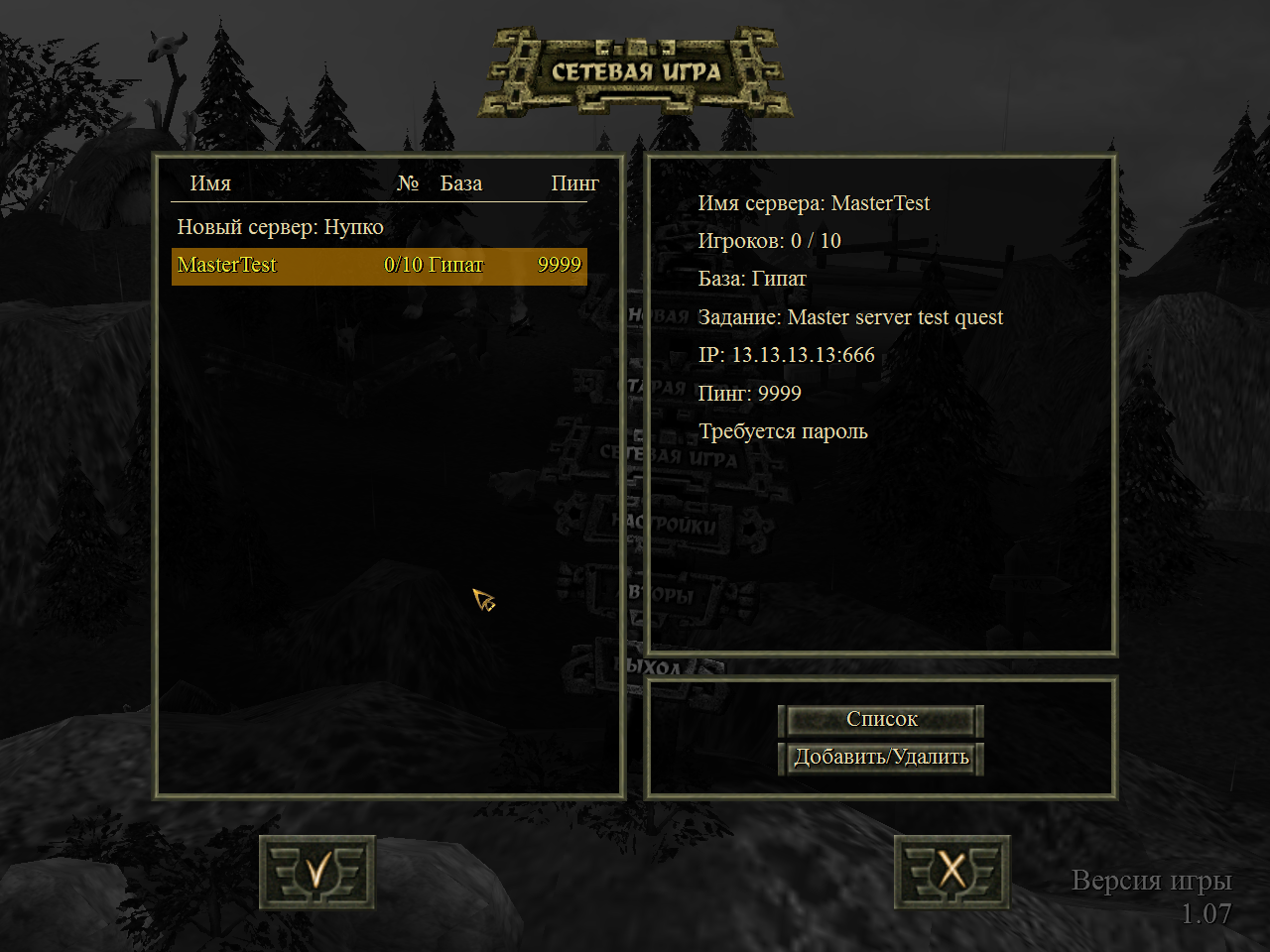
Task: Sort servers by the 'Имя' column header
Action: [x=210, y=183]
